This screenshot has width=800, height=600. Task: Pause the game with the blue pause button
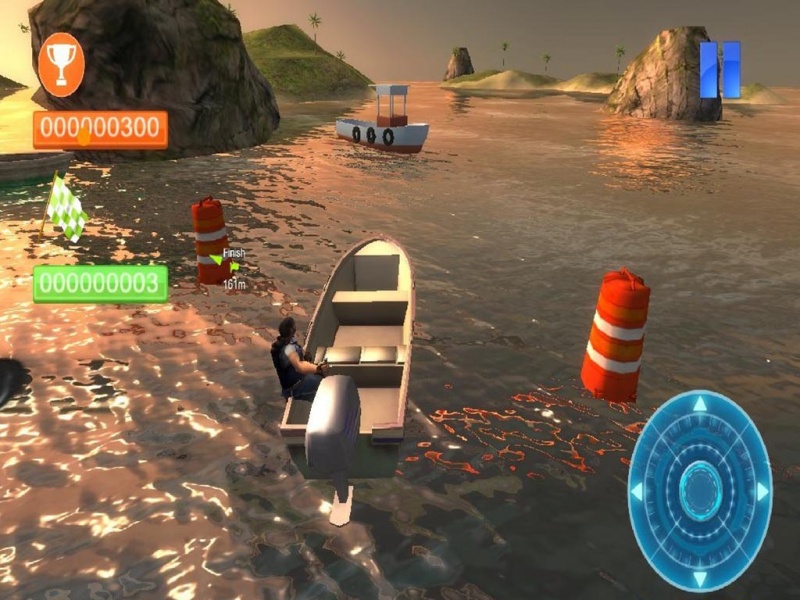point(720,70)
